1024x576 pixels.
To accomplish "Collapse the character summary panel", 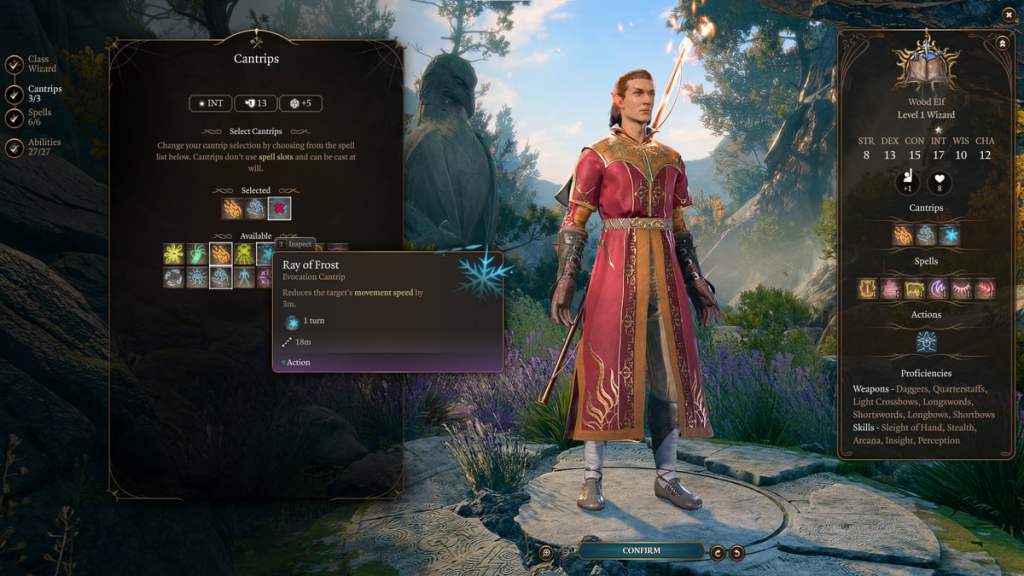I will pos(1002,43).
